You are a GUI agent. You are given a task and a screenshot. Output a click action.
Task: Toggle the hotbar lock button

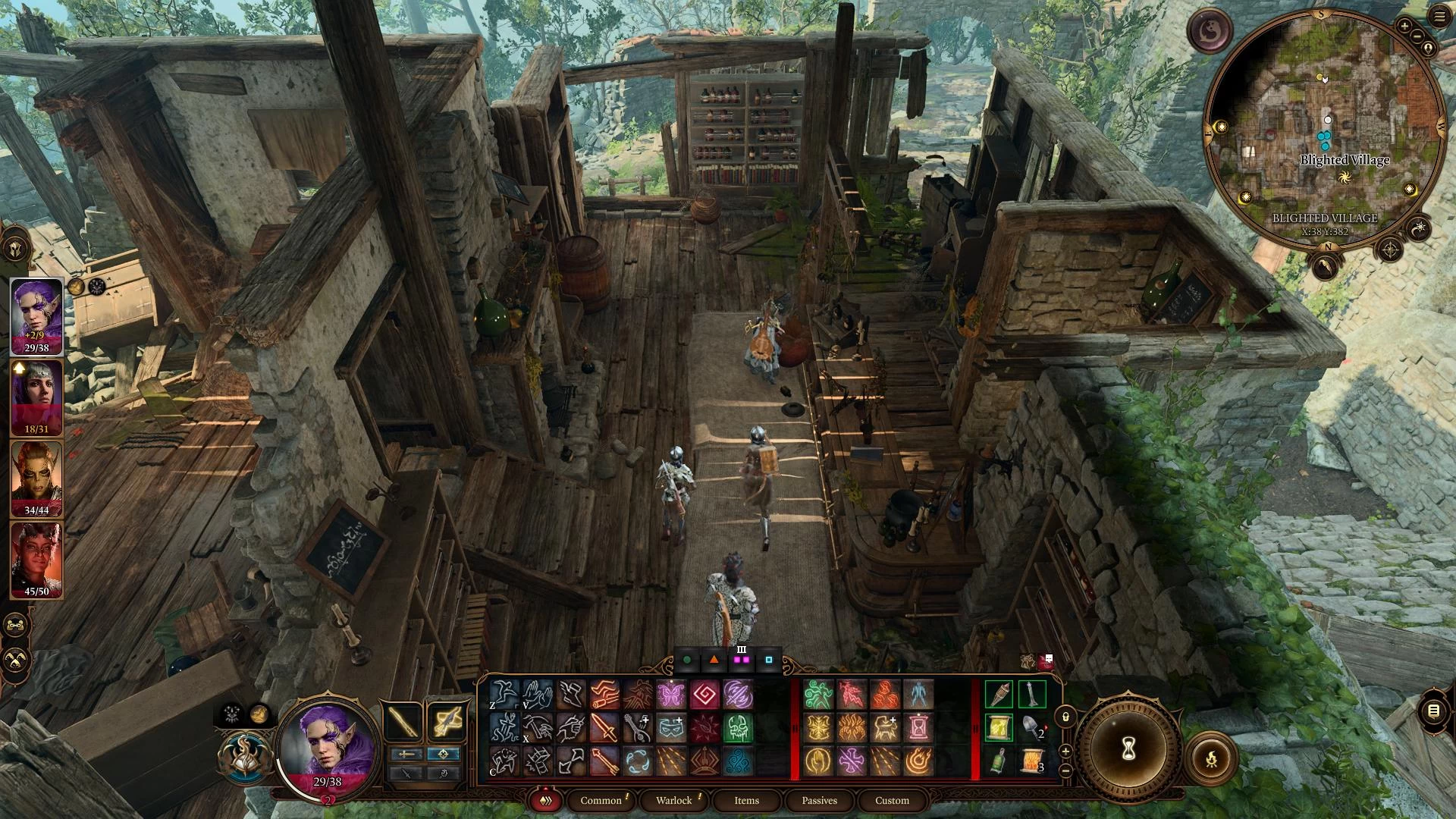pyautogui.click(x=1065, y=716)
